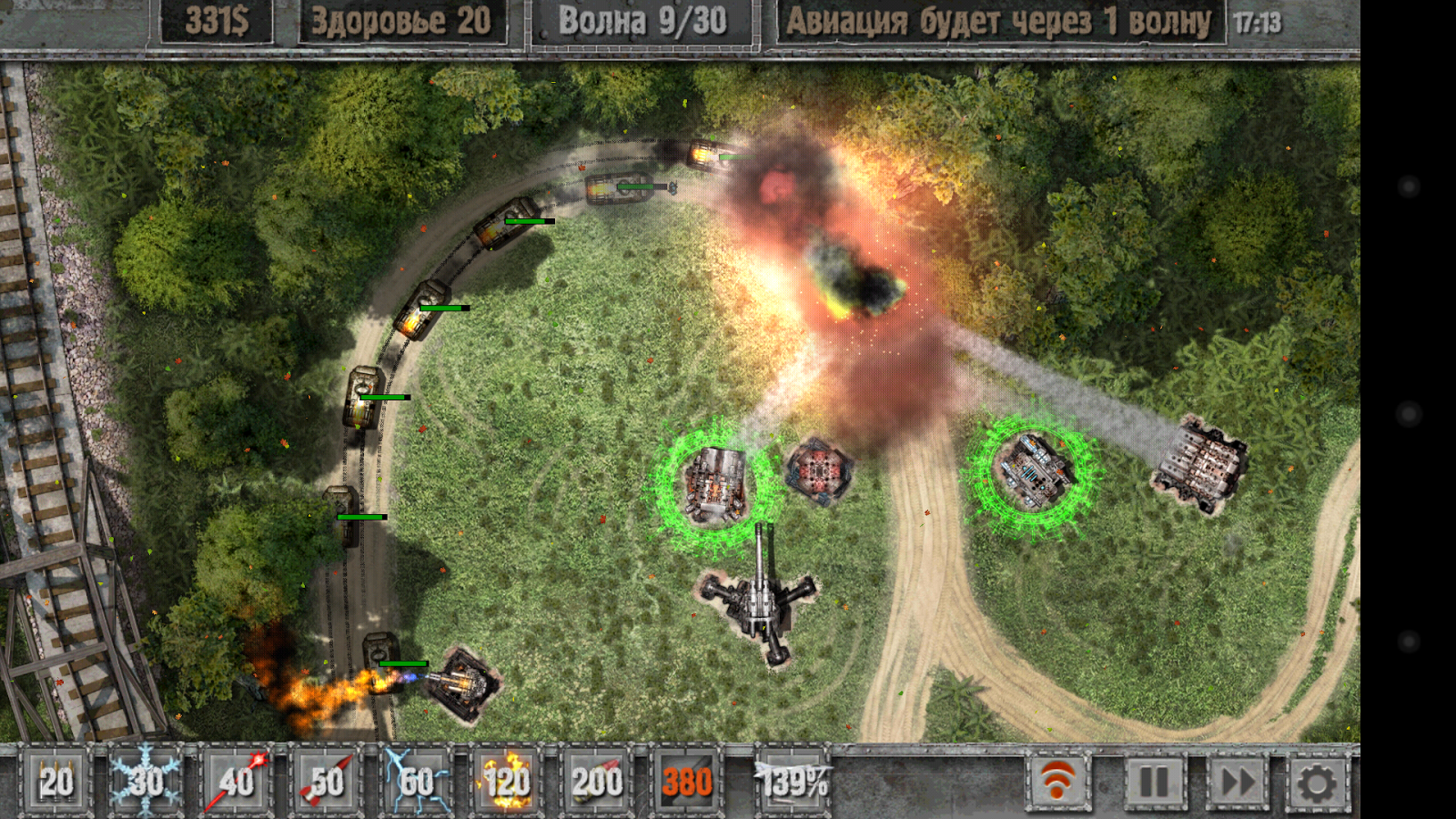Tap the orange signal wave button
This screenshot has height=819, width=1456.
[x=1058, y=781]
